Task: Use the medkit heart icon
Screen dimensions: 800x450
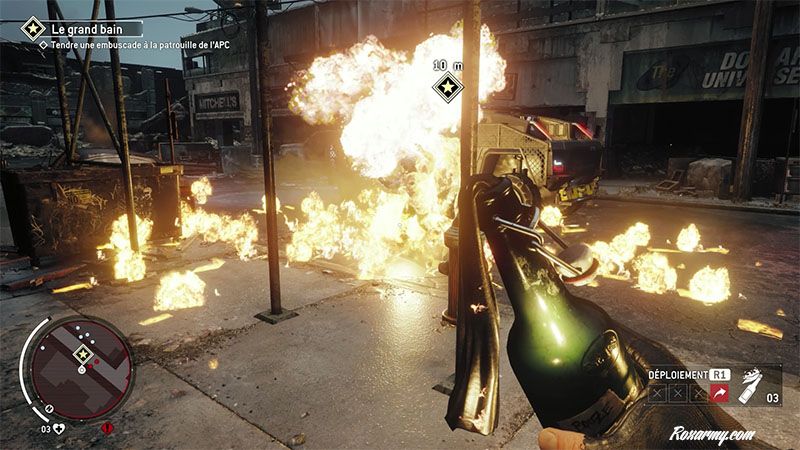Action: point(59,429)
